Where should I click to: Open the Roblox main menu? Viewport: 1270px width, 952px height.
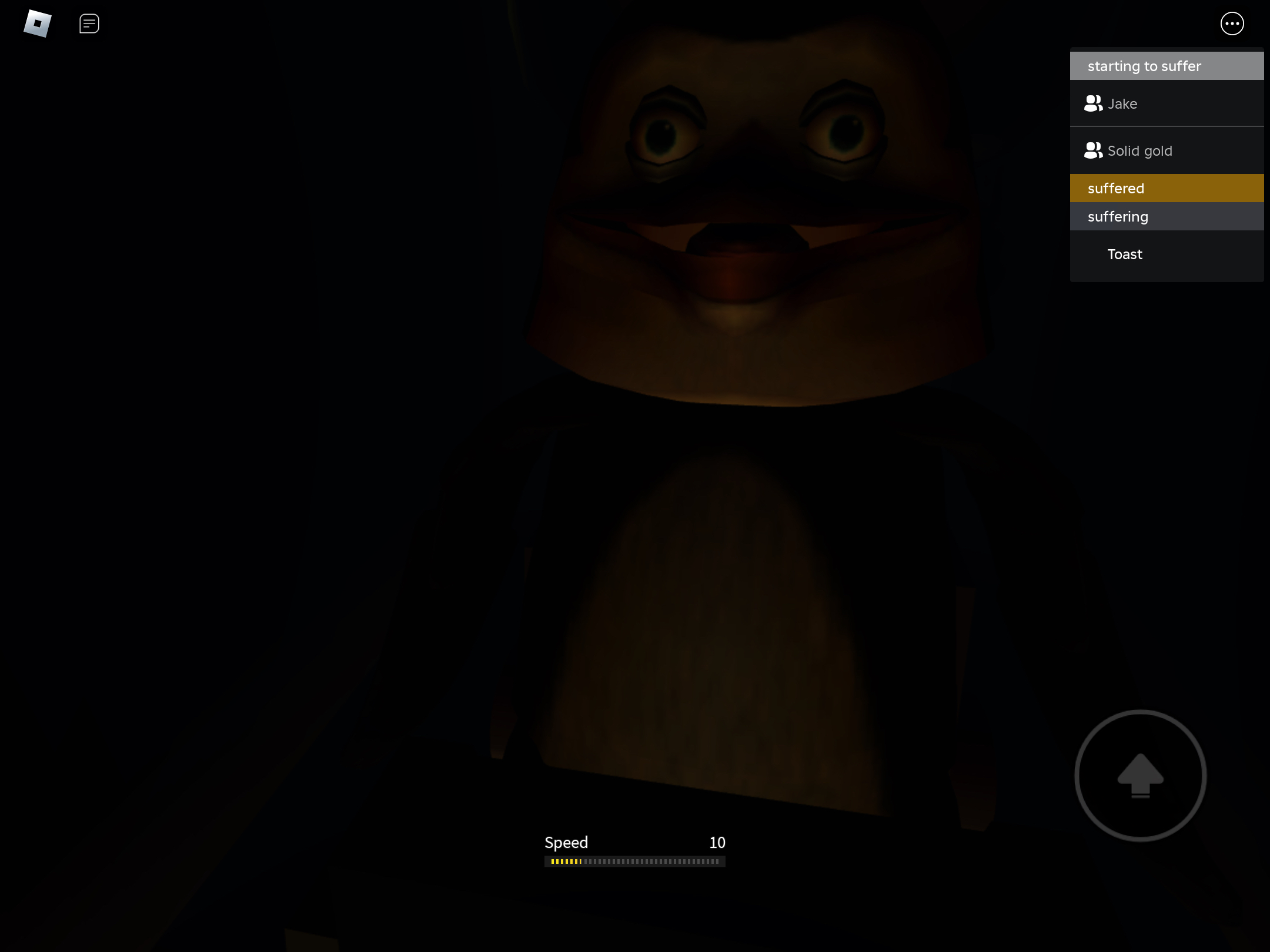pos(38,24)
